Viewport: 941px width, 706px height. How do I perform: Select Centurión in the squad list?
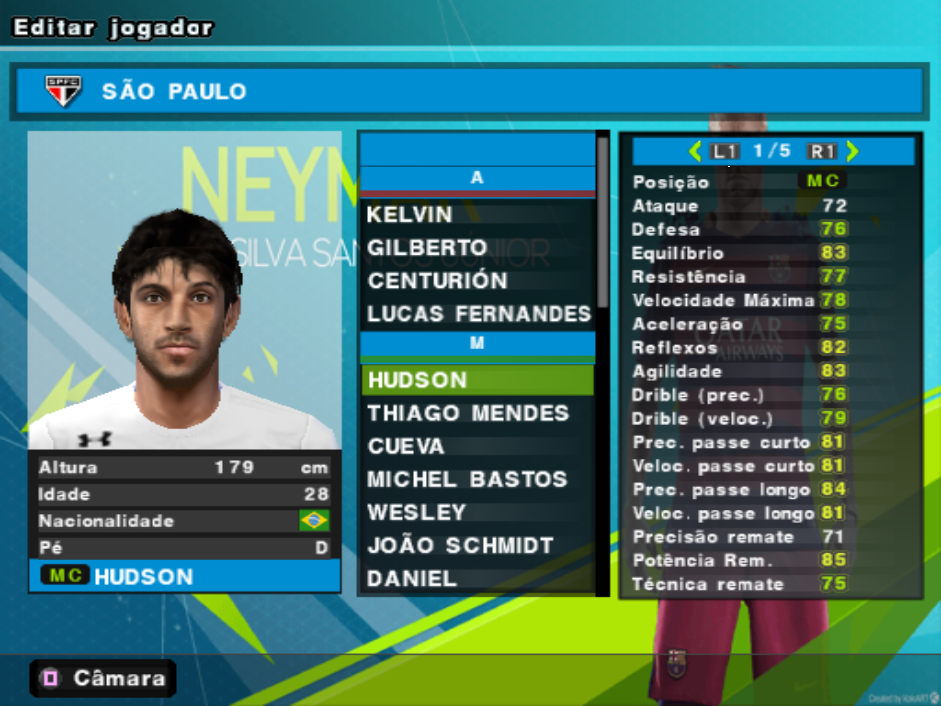(x=437, y=281)
